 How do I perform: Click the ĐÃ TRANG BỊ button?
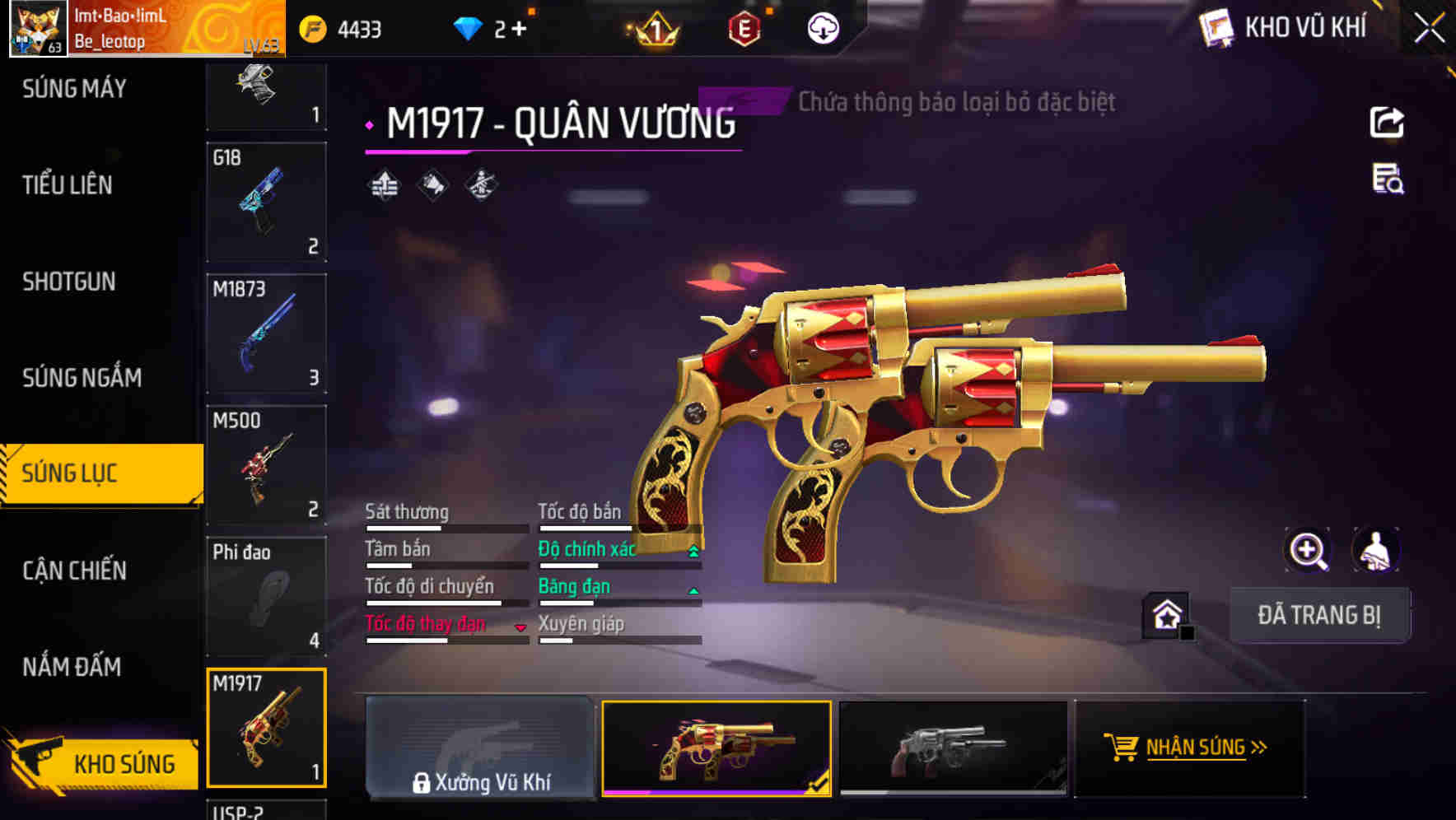click(x=1319, y=614)
